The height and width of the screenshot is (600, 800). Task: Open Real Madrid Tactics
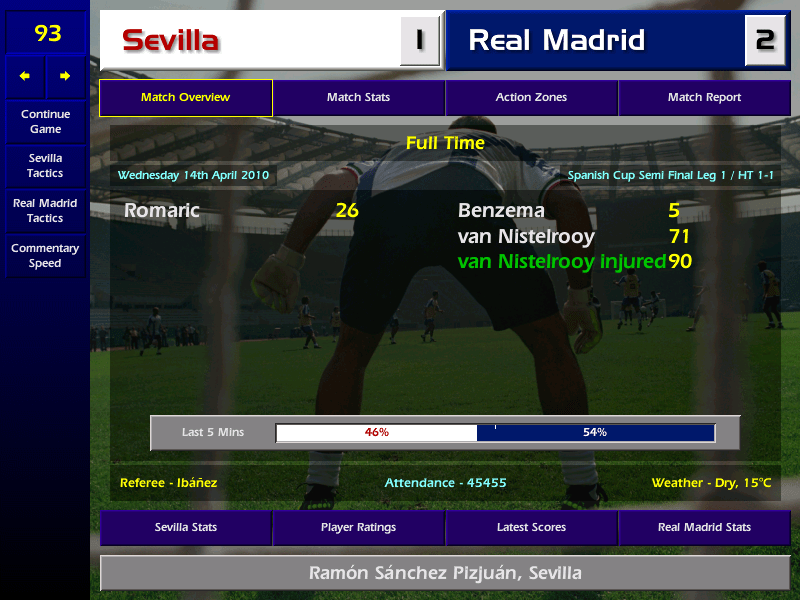click(45, 210)
